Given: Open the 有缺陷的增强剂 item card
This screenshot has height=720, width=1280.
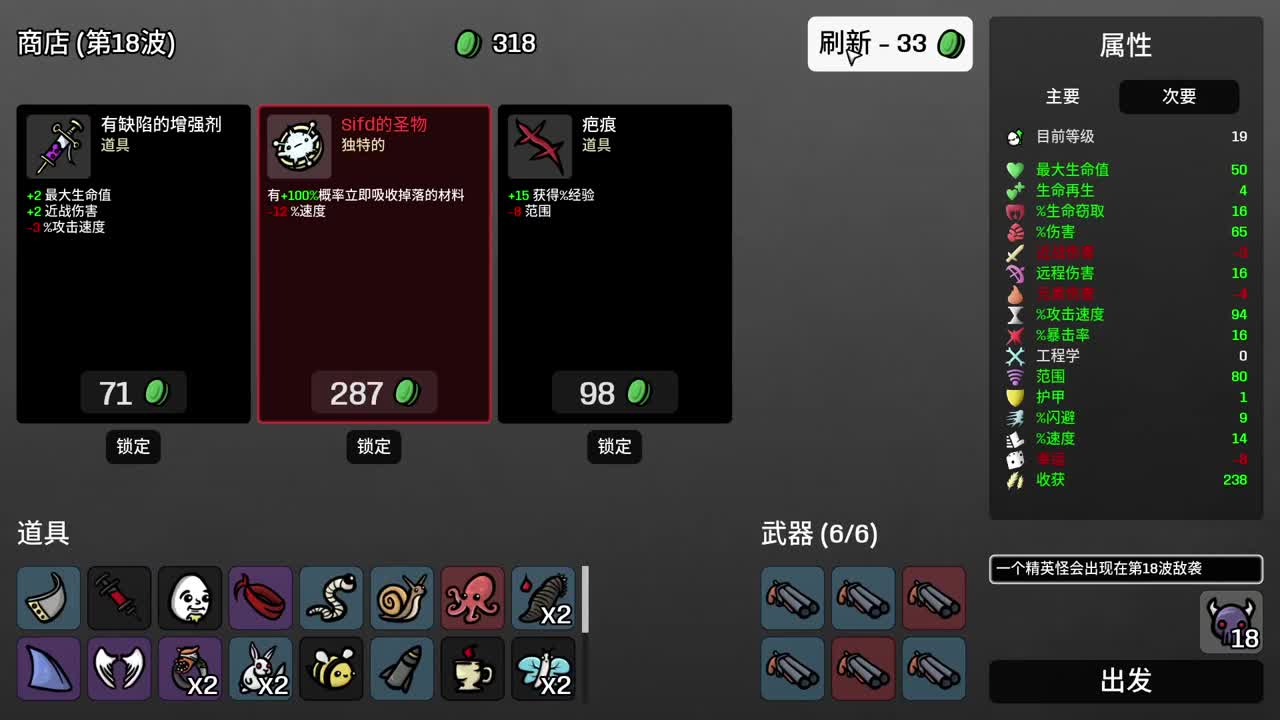Looking at the screenshot, I should click(x=133, y=263).
